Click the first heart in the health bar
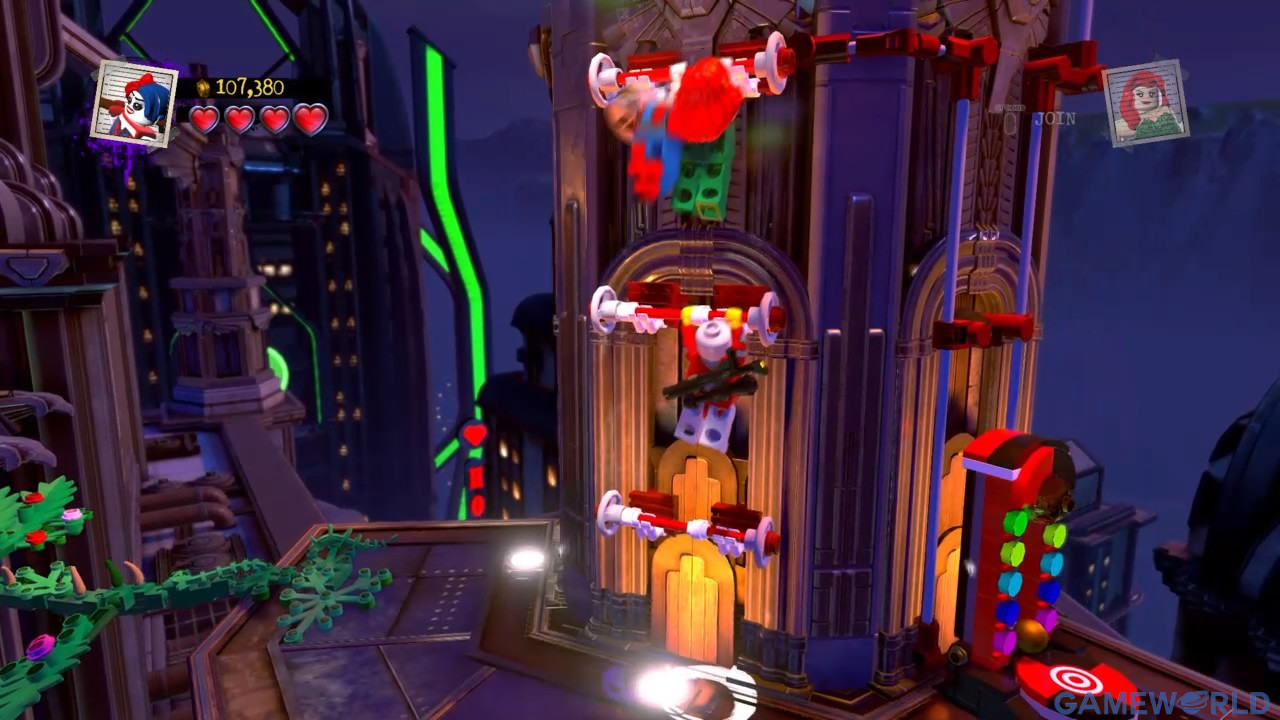The image size is (1280, 720). pyautogui.click(x=206, y=117)
